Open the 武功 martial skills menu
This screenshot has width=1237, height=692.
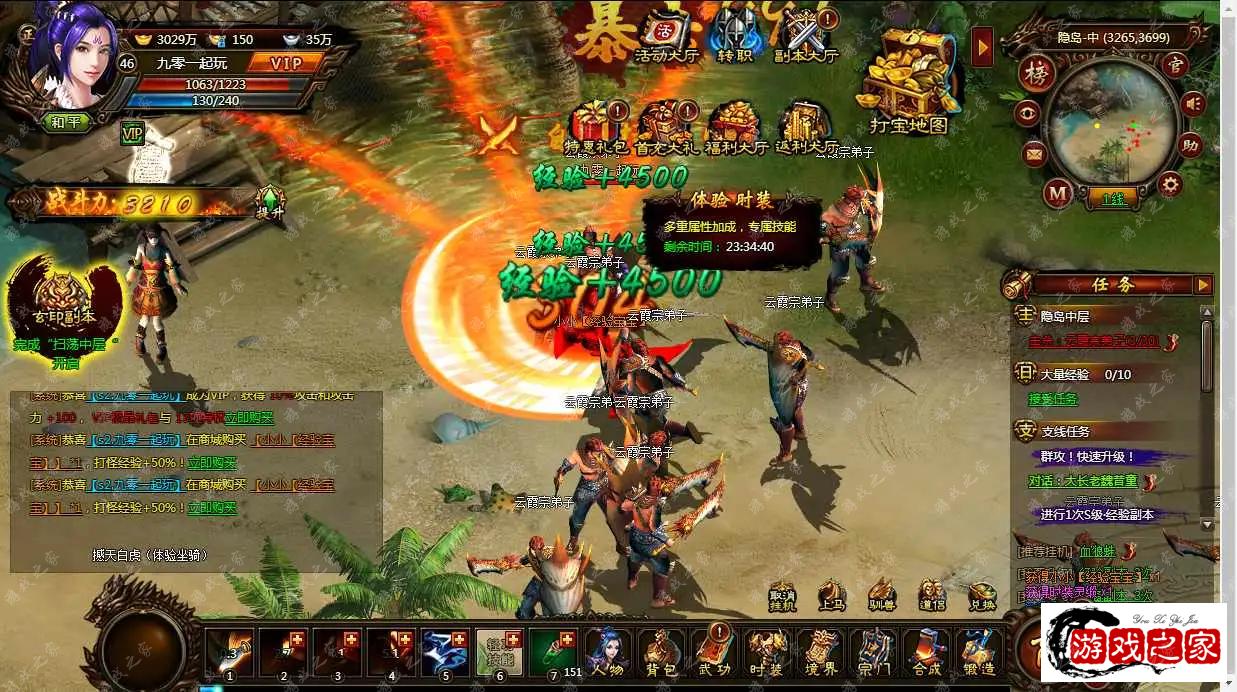(x=714, y=652)
